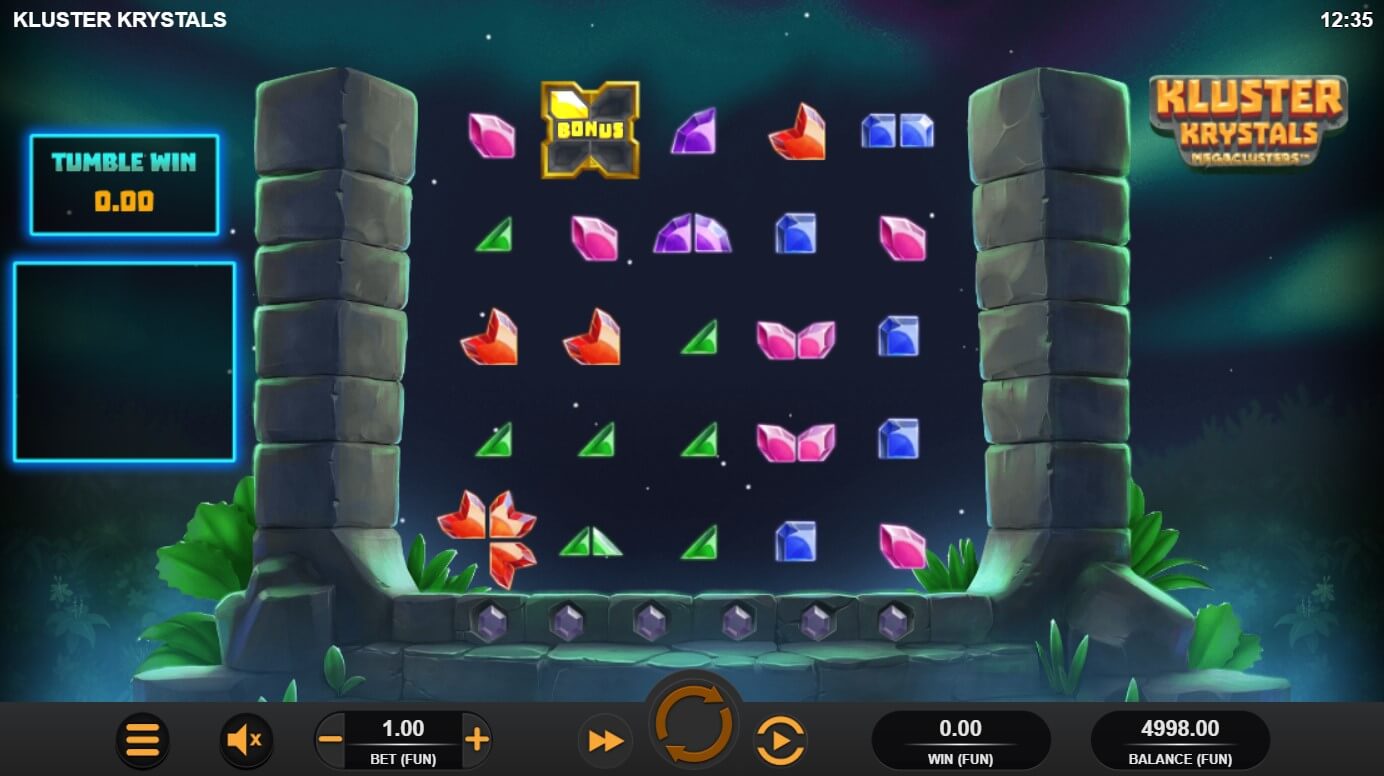
Task: Open the game menu via hamburger icon
Action: click(143, 739)
